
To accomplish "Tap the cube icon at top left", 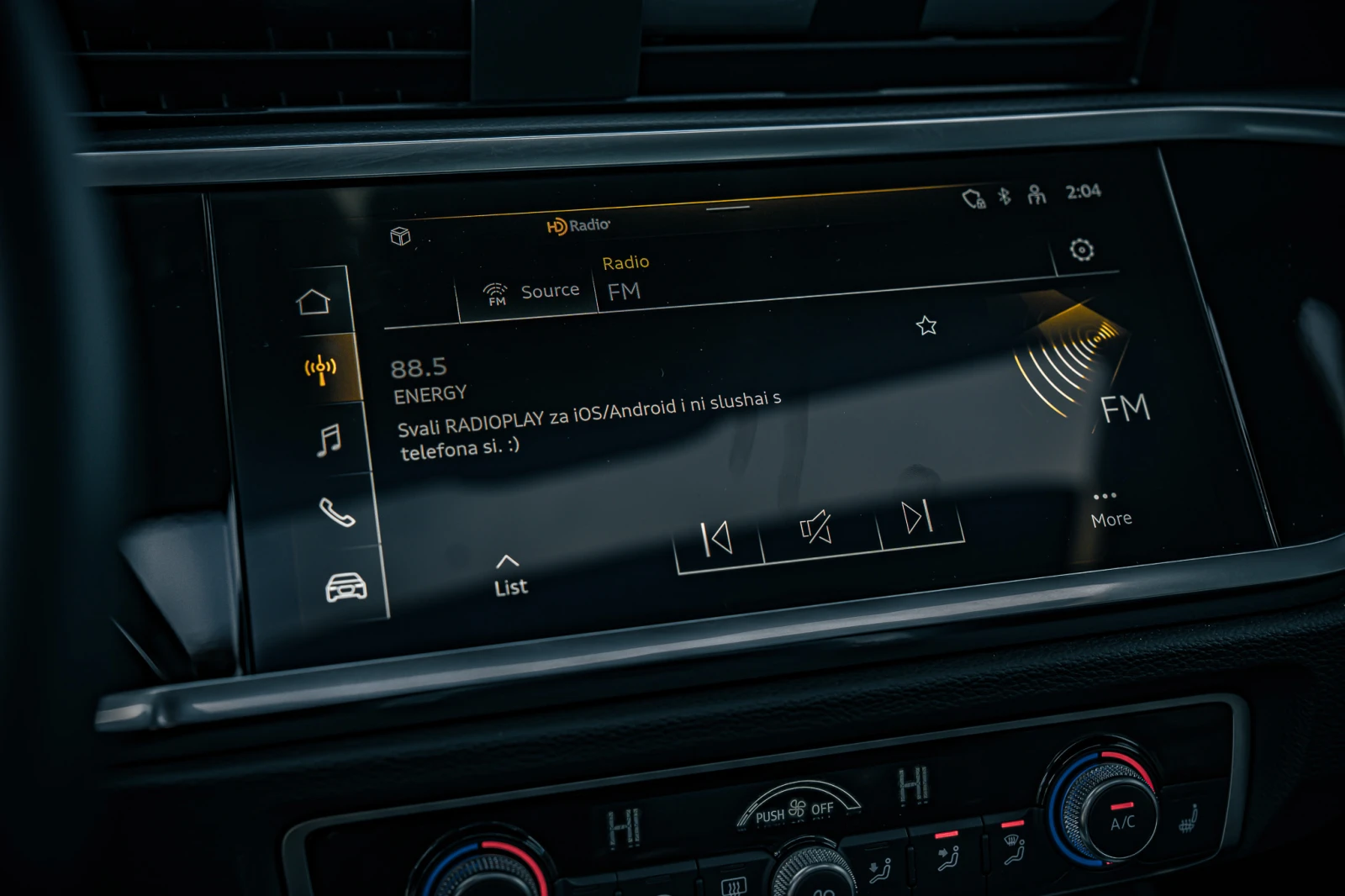I will (400, 236).
